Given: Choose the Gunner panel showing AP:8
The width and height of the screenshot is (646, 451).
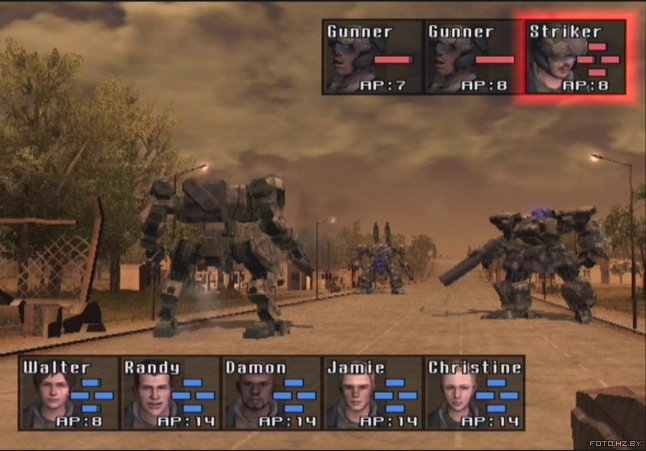Looking at the screenshot, I should pos(473,58).
